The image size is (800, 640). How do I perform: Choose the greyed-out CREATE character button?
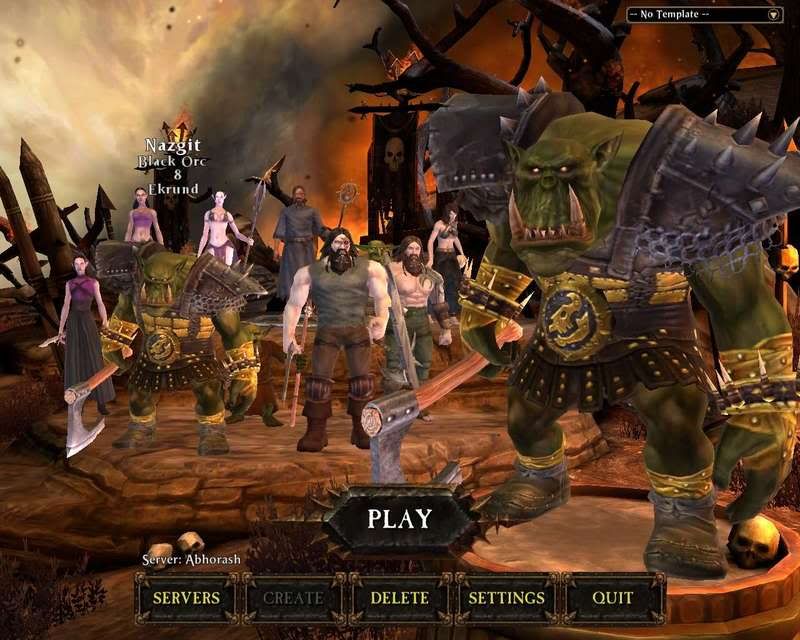pyautogui.click(x=293, y=598)
